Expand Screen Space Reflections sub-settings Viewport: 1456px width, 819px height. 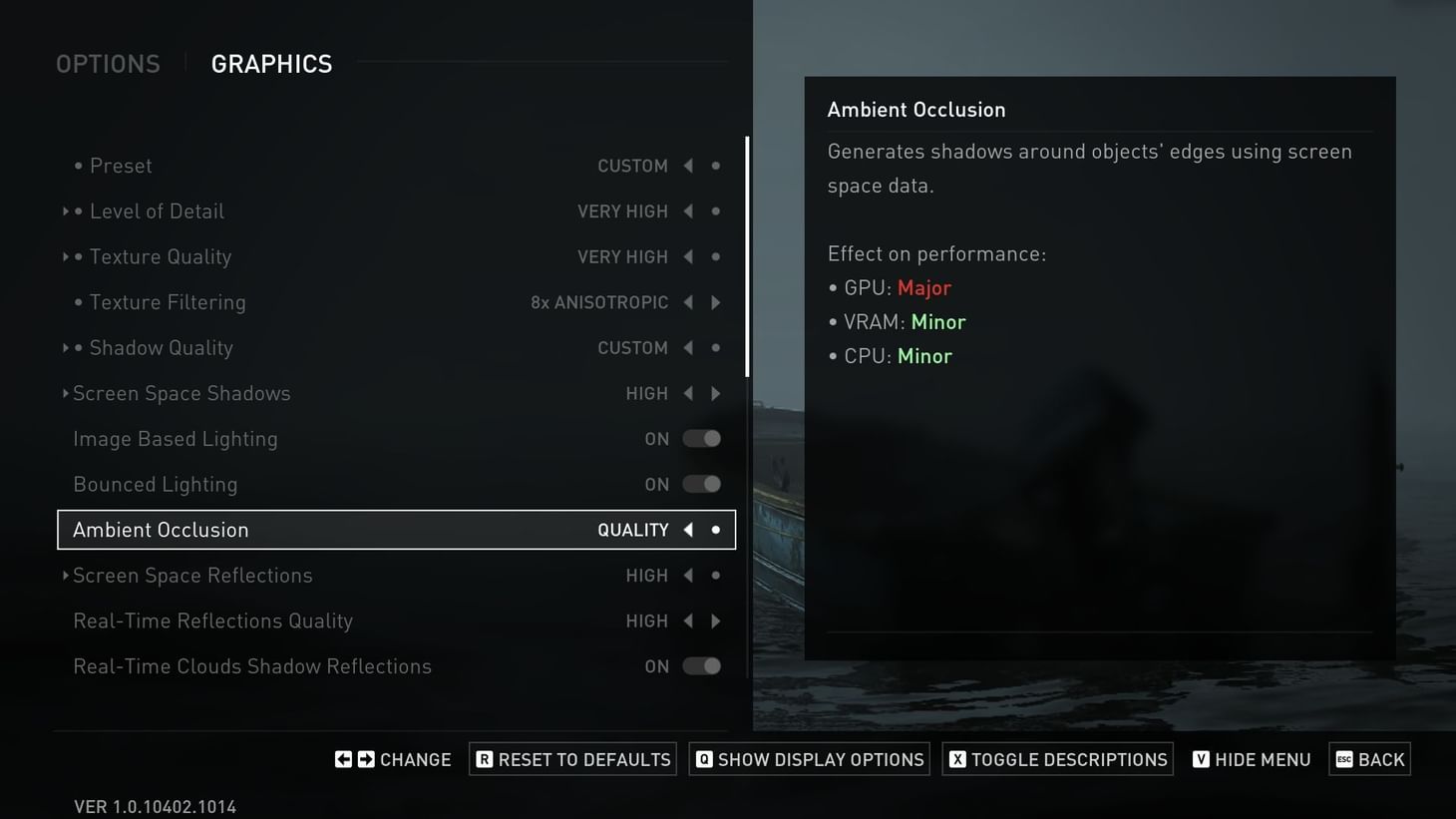[x=66, y=576]
